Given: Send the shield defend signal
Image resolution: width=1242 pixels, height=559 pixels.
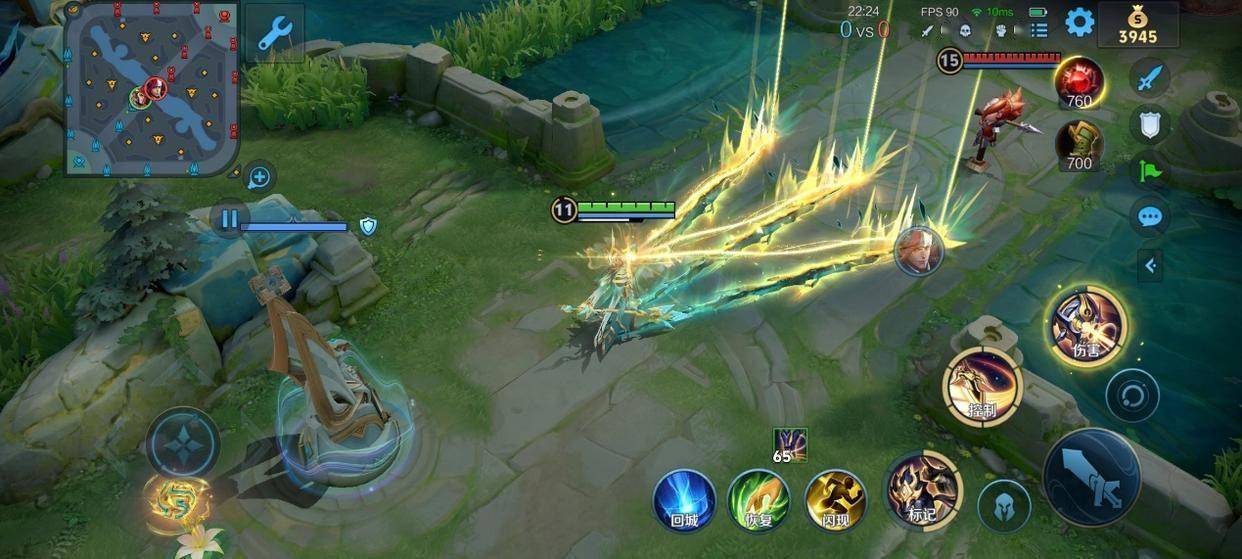Looking at the screenshot, I should coord(1150,124).
